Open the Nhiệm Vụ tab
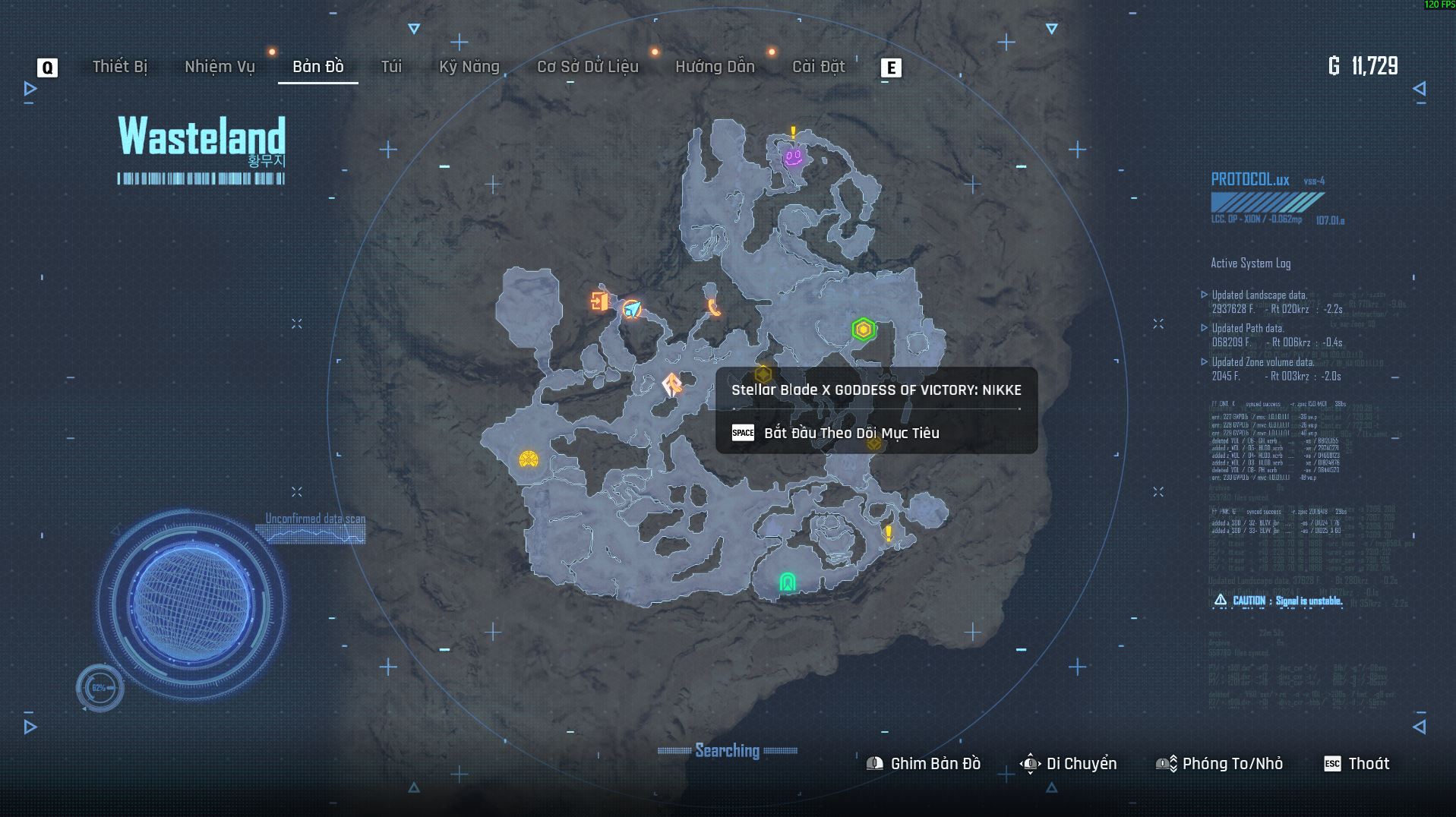This screenshot has height=817, width=1456. [x=220, y=67]
